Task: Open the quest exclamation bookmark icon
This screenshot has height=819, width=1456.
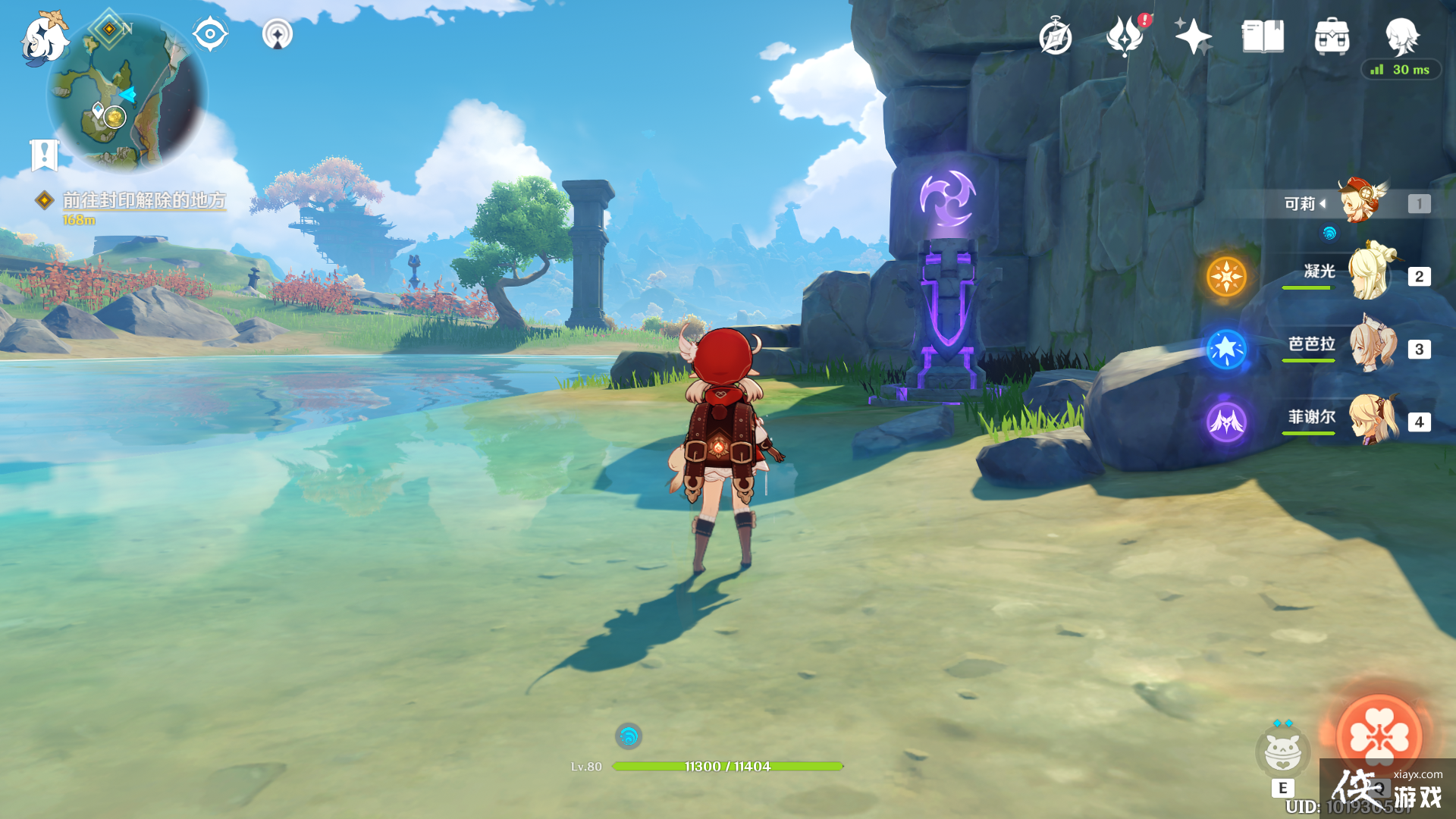Action: click(x=44, y=155)
